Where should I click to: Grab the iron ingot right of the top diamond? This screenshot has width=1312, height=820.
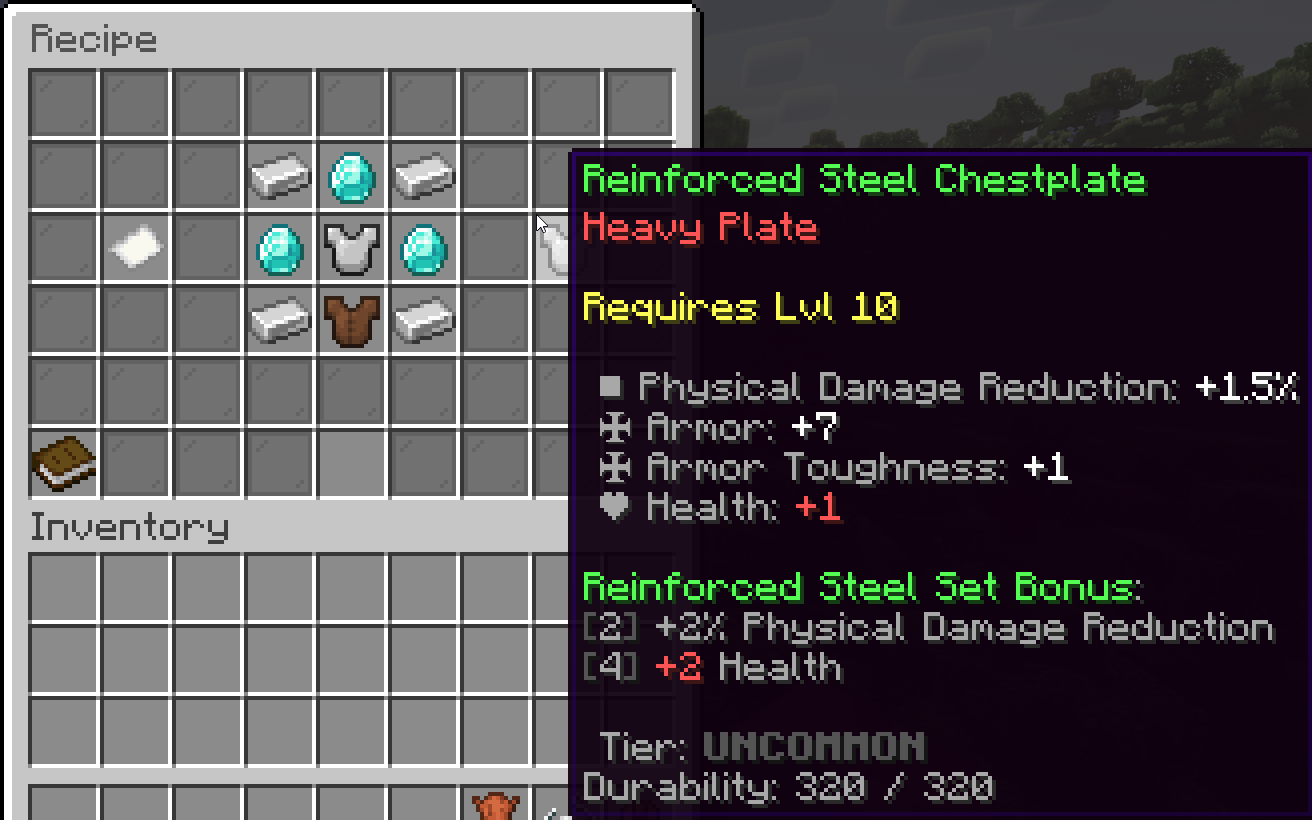tap(423, 175)
